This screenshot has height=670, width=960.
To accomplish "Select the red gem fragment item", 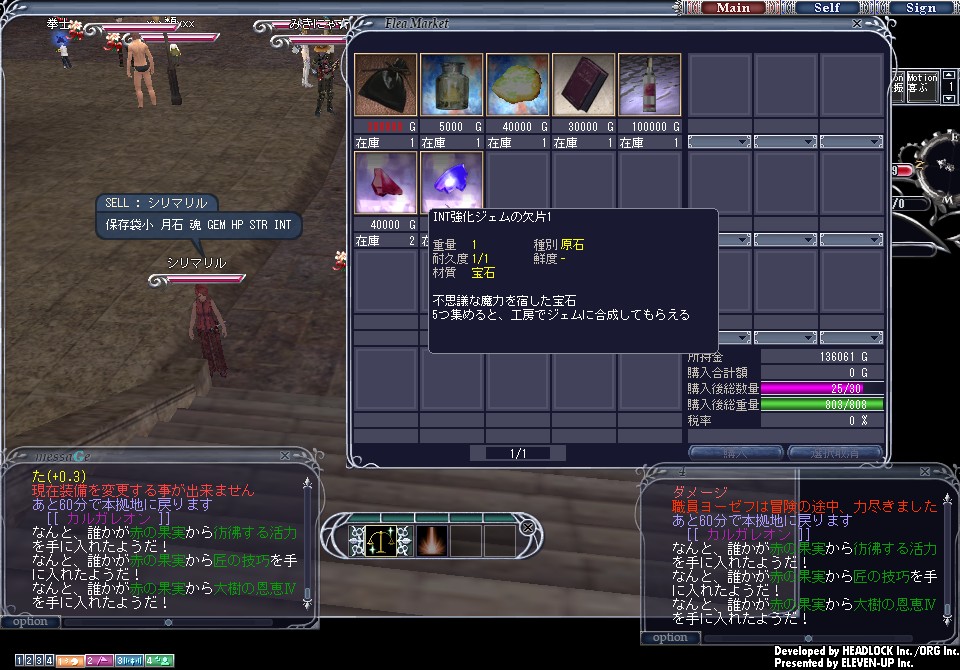I will point(385,184).
